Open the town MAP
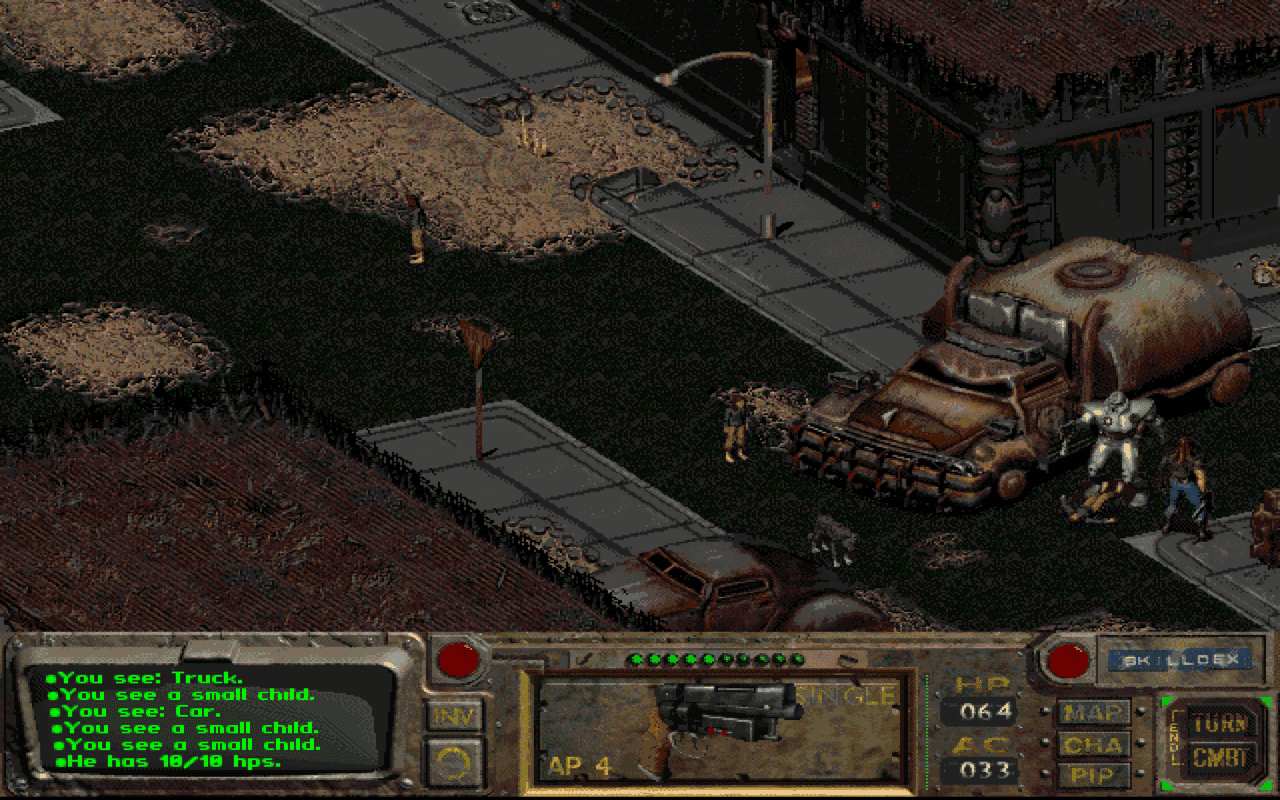1280x800 pixels. tap(1092, 713)
